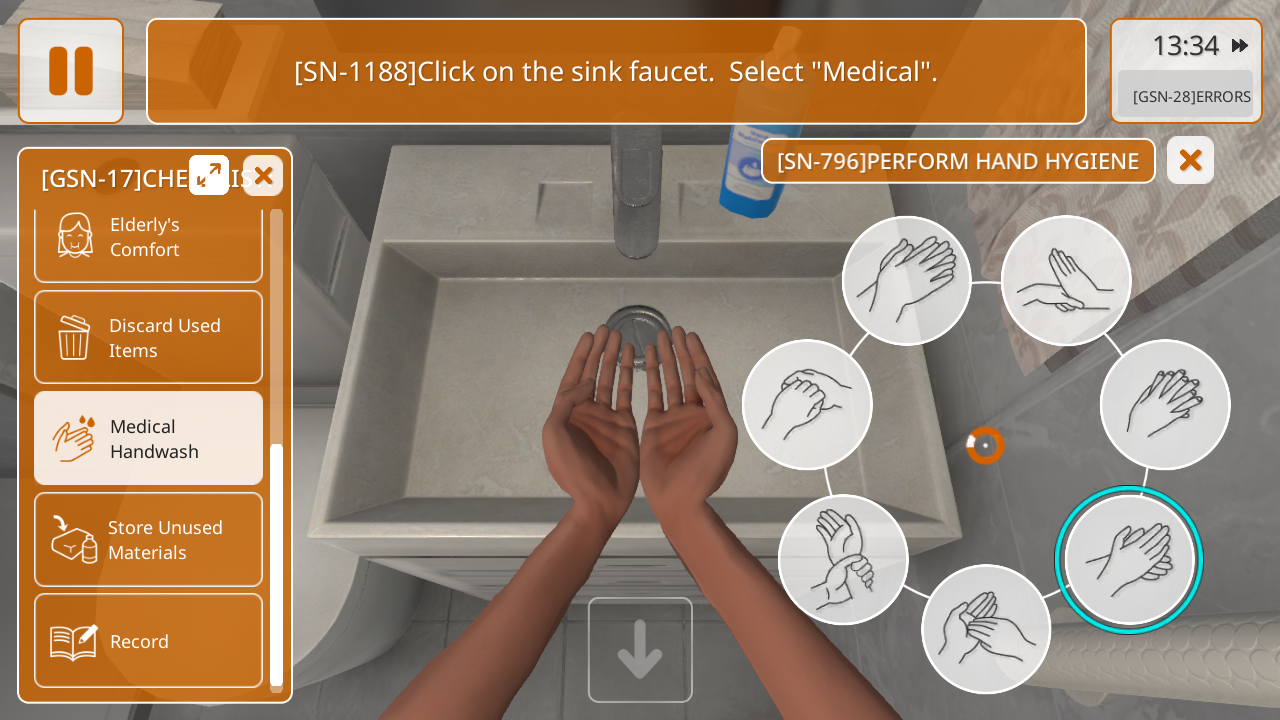Viewport: 1280px width, 720px height.
Task: Pause the simulation
Action: [x=71, y=71]
